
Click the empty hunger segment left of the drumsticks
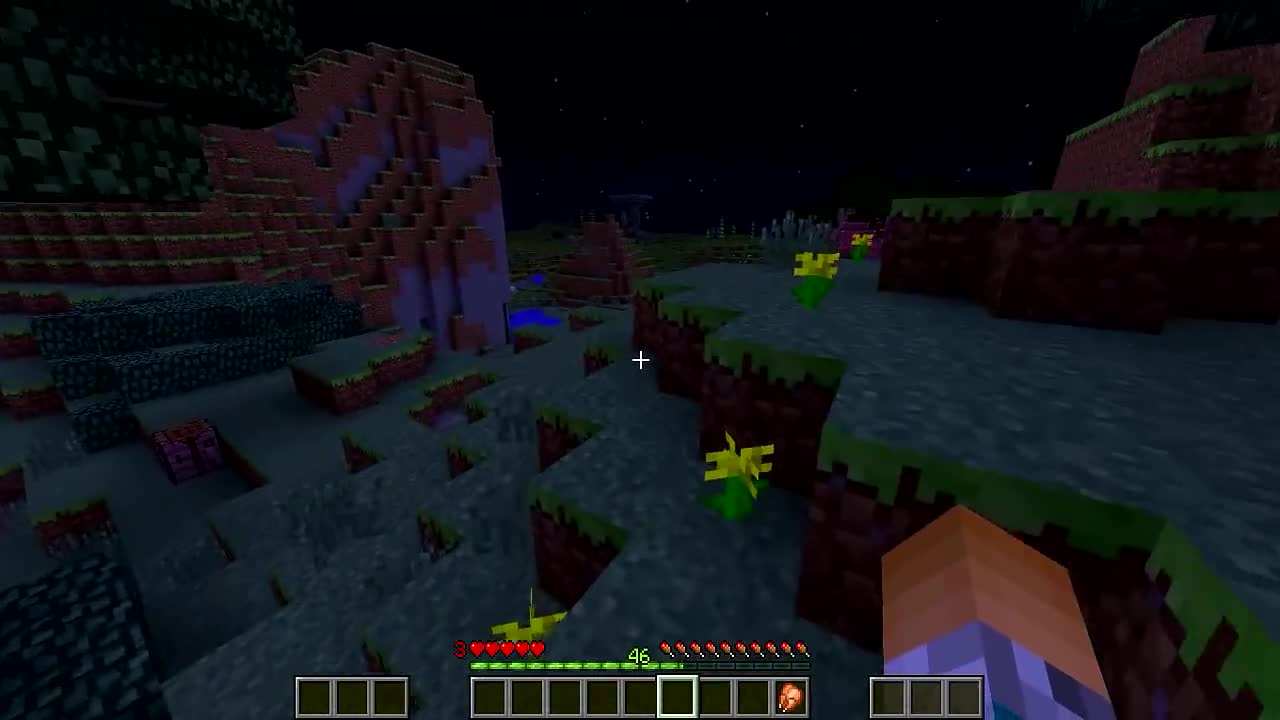[655, 648]
